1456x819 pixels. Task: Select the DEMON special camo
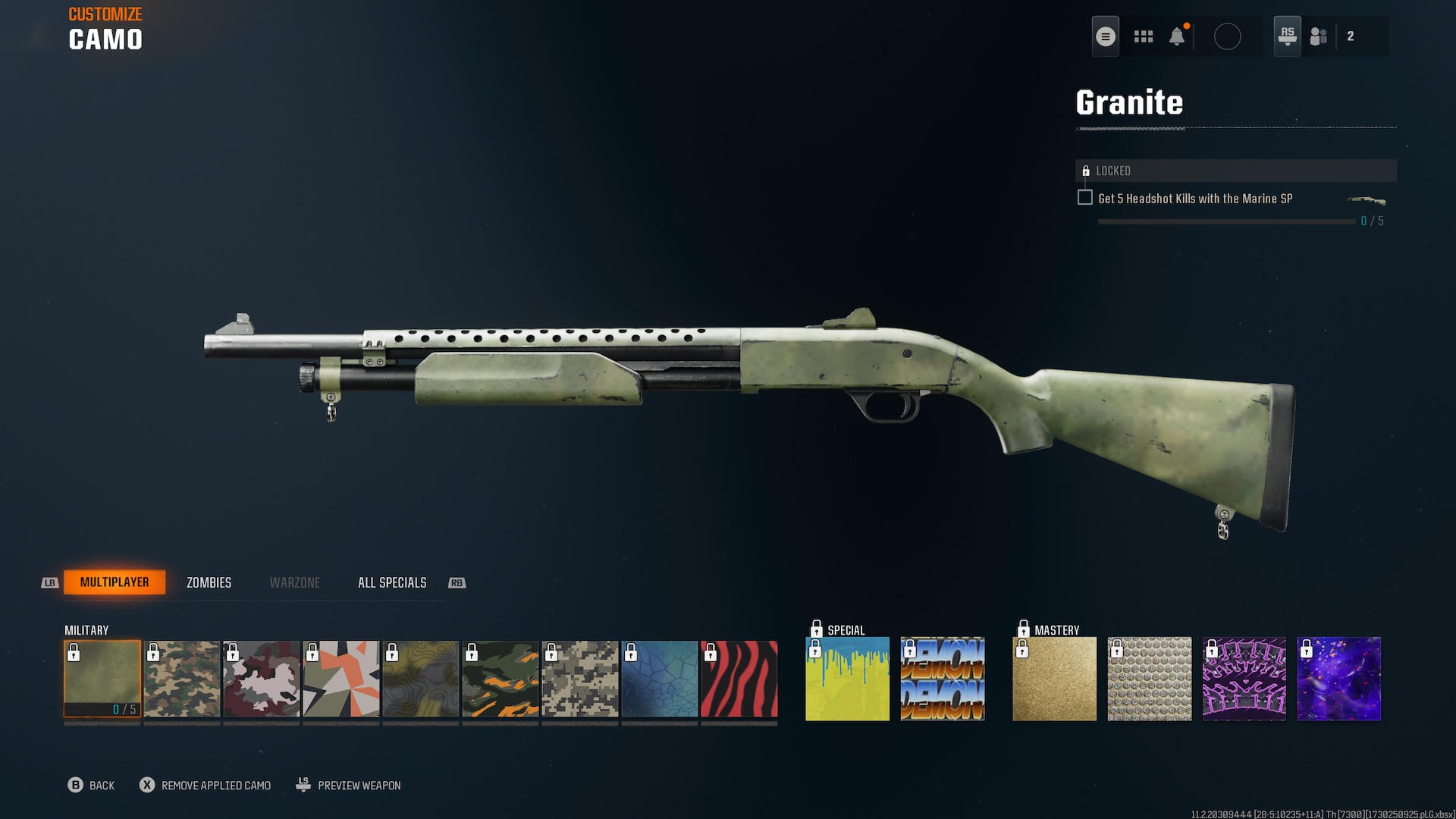click(x=943, y=677)
